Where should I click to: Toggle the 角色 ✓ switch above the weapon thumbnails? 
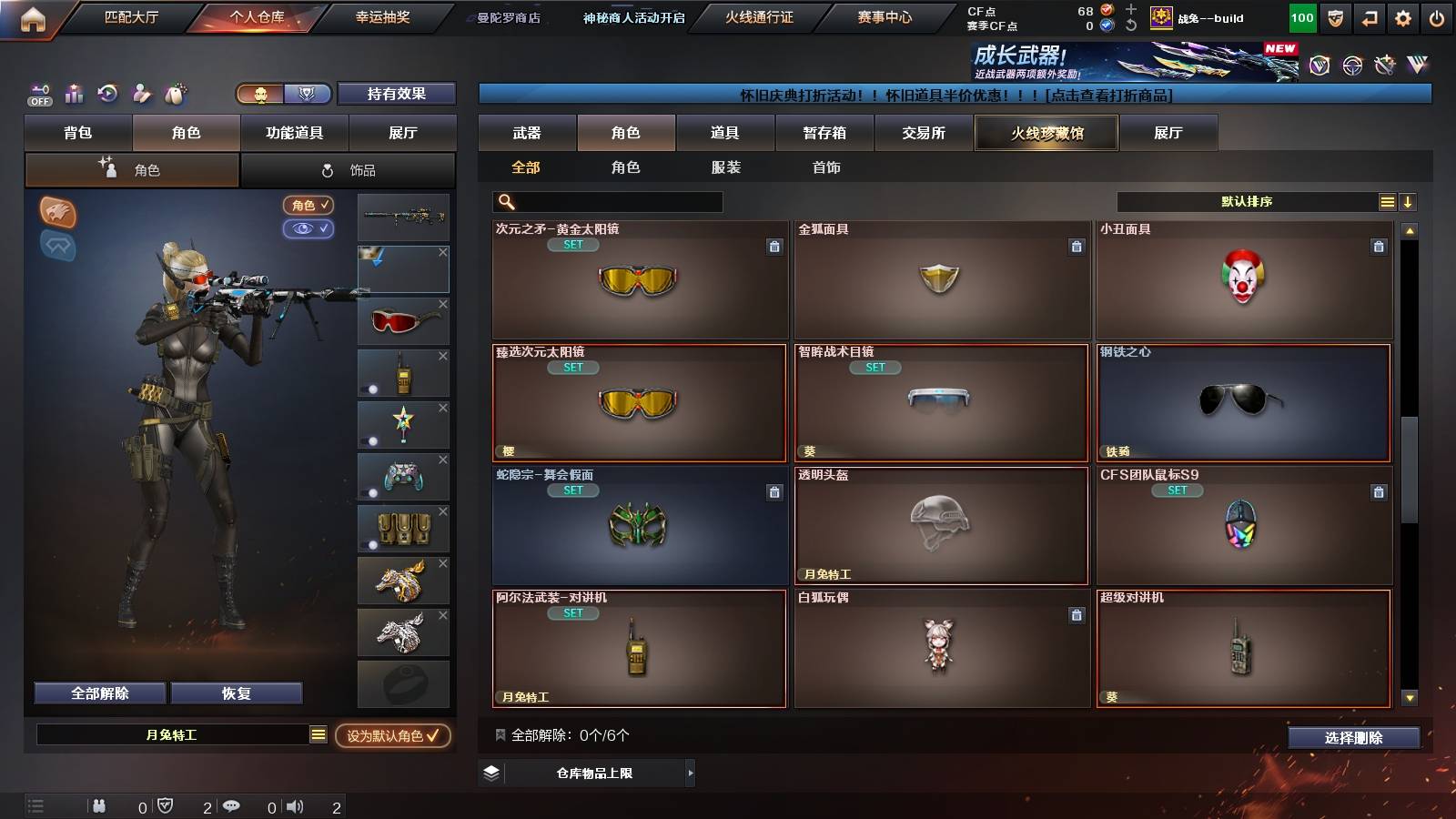(308, 206)
